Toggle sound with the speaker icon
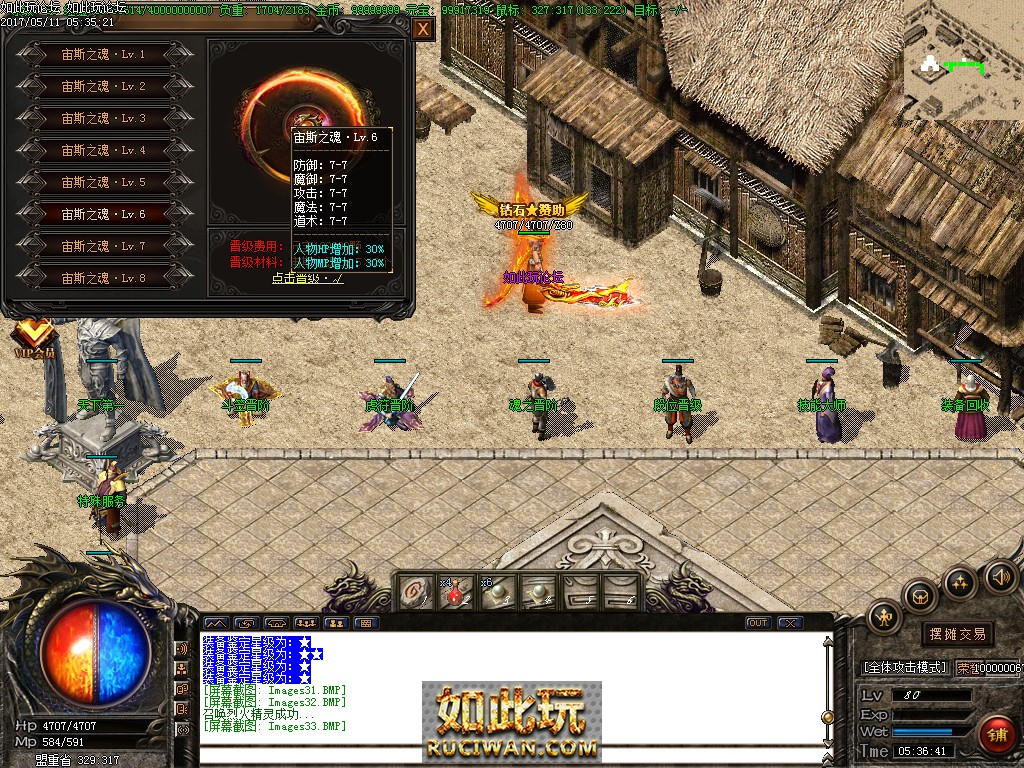 pyautogui.click(x=1000, y=577)
